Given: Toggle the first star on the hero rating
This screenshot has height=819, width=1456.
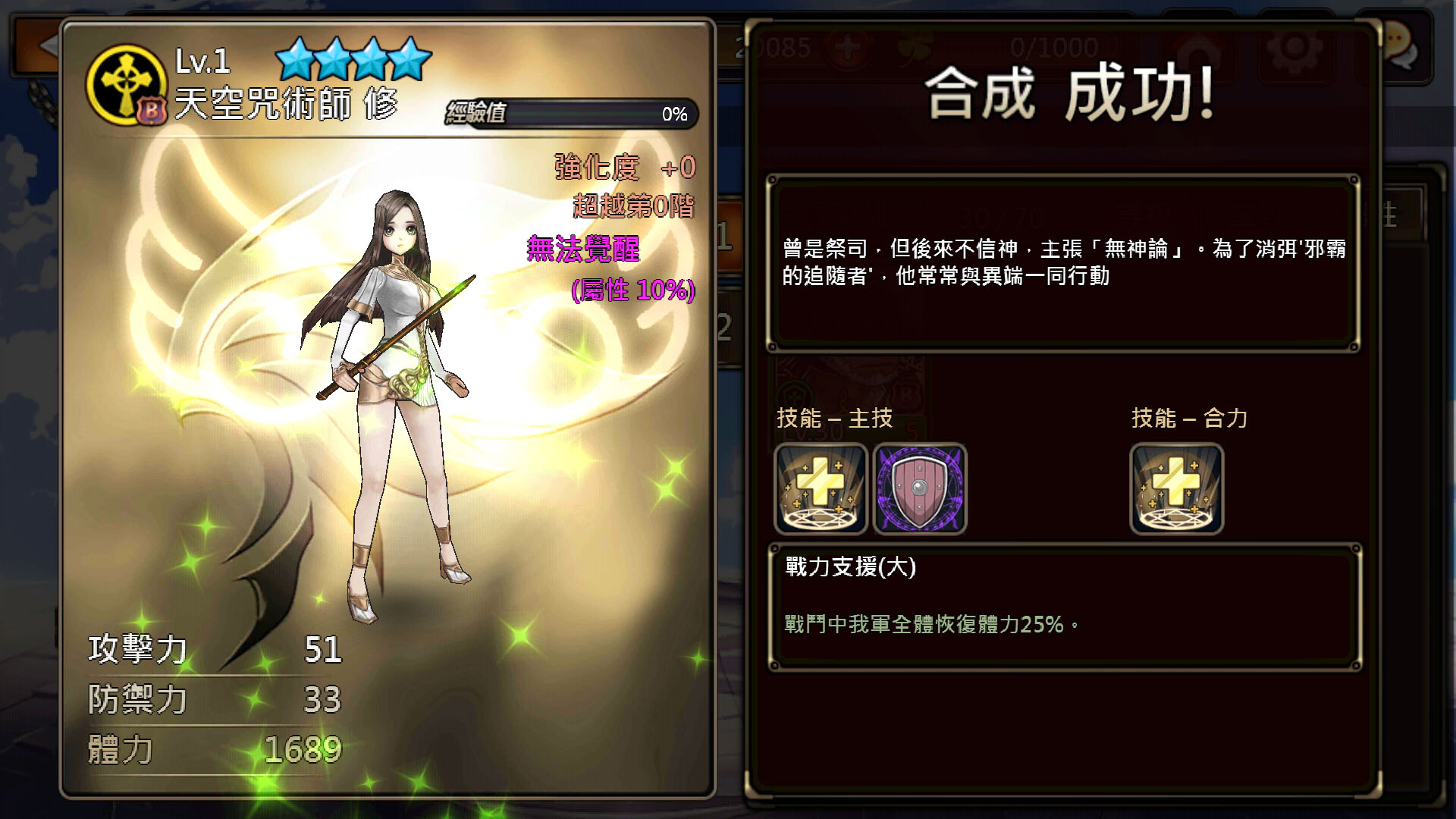Looking at the screenshot, I should [x=294, y=57].
